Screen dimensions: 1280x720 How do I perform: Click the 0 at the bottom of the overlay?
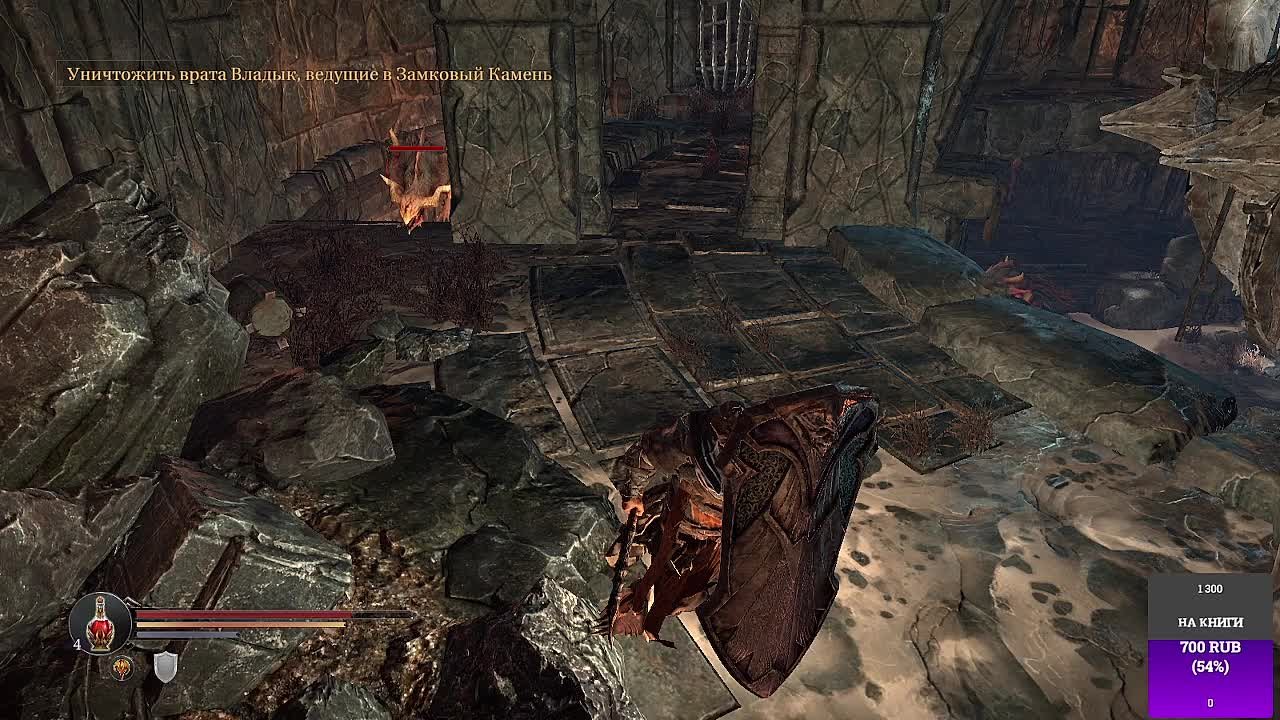click(1211, 702)
